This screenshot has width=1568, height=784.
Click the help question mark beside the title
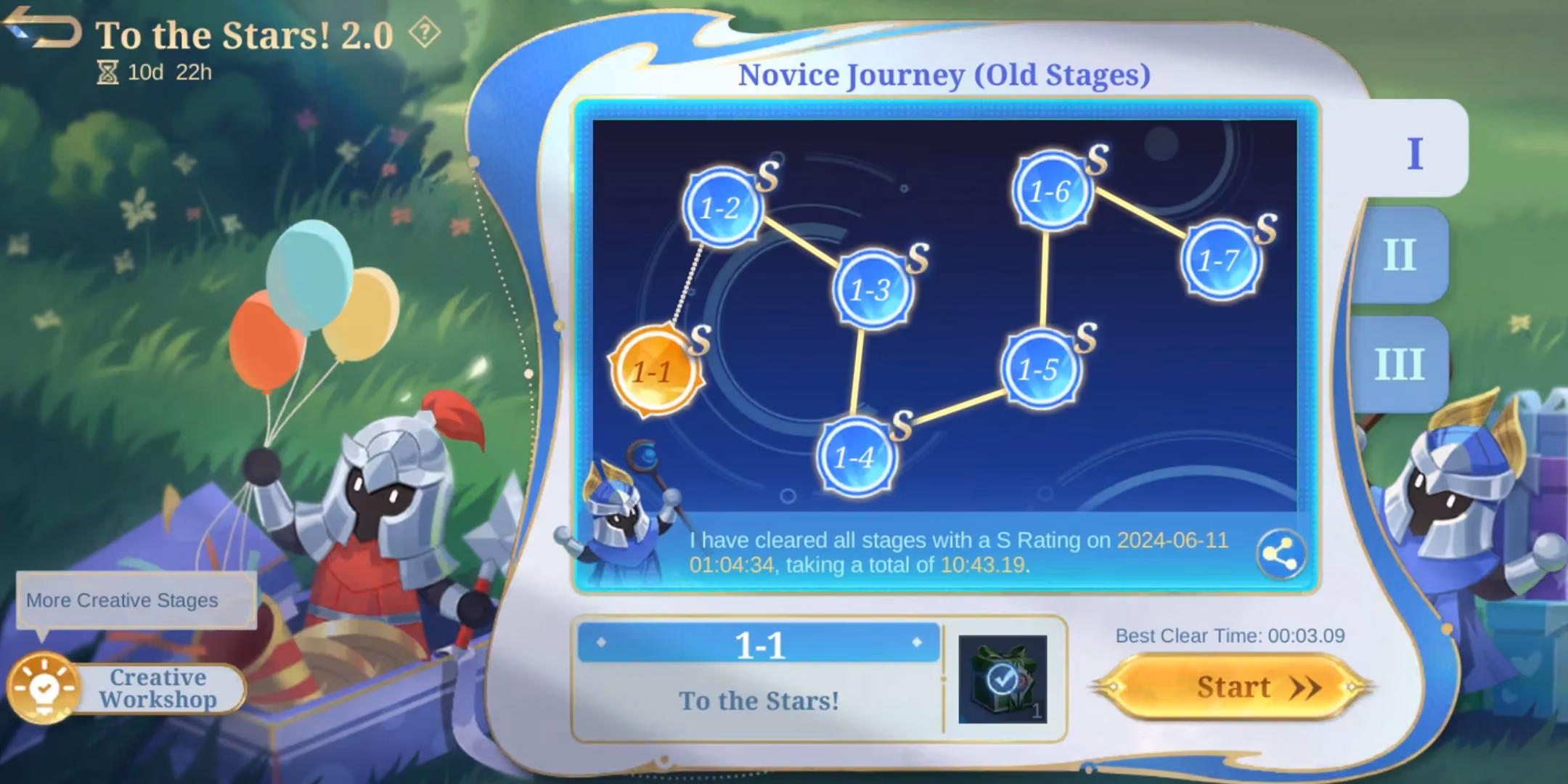tap(424, 33)
